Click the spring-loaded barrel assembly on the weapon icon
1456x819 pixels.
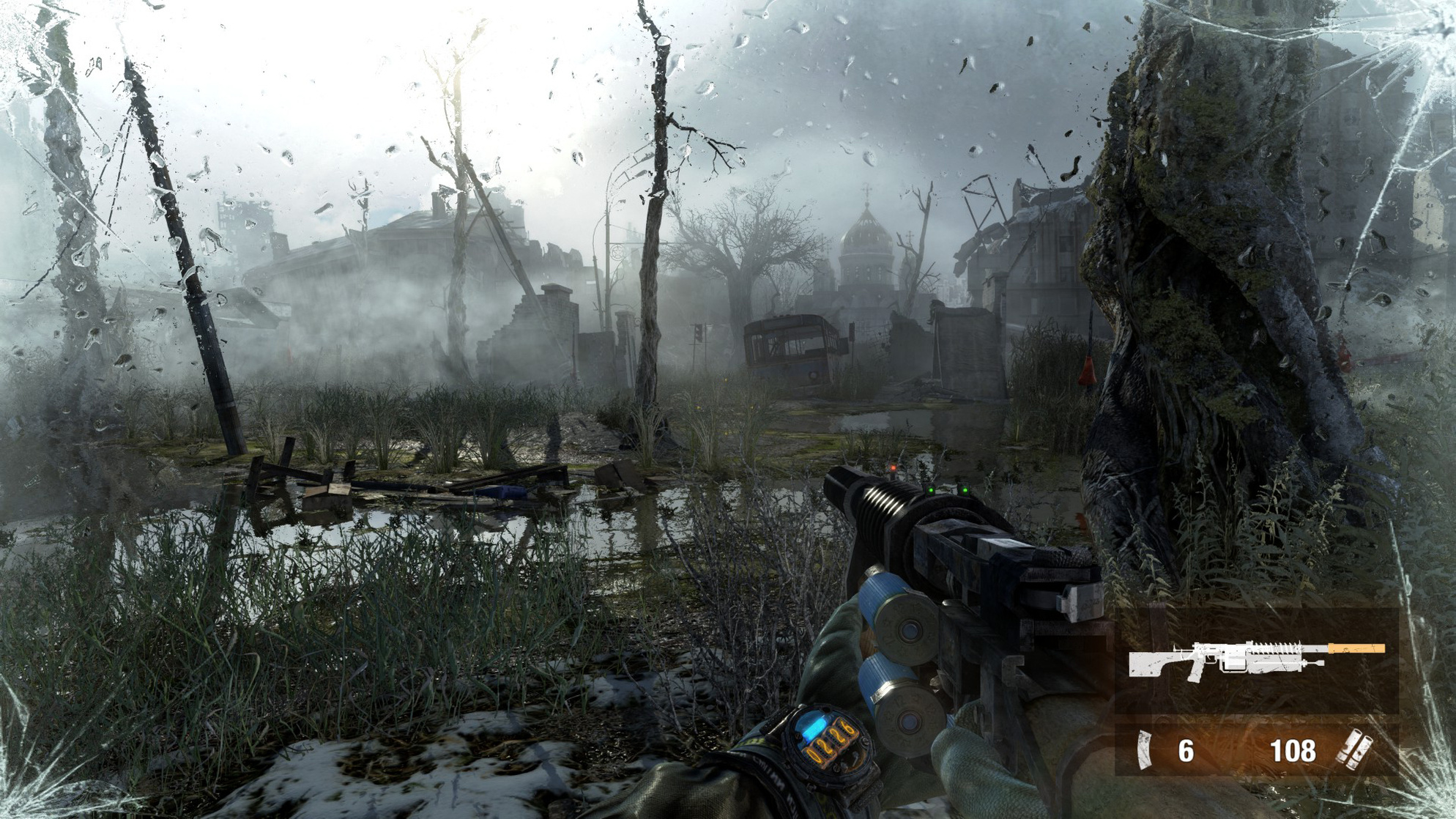[1274, 646]
